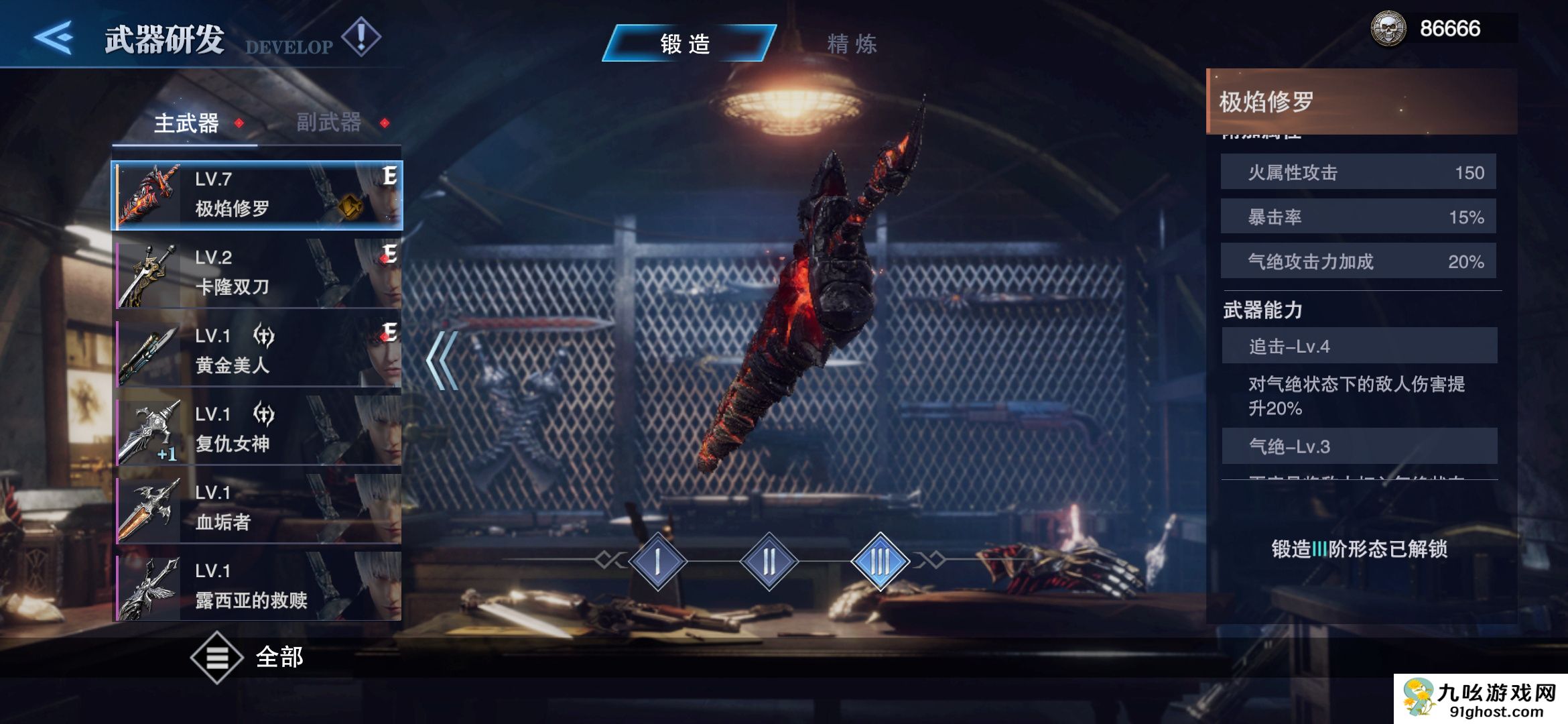Image resolution: width=1568 pixels, height=724 pixels.
Task: Select the 副武器 tab
Action: pos(329,122)
